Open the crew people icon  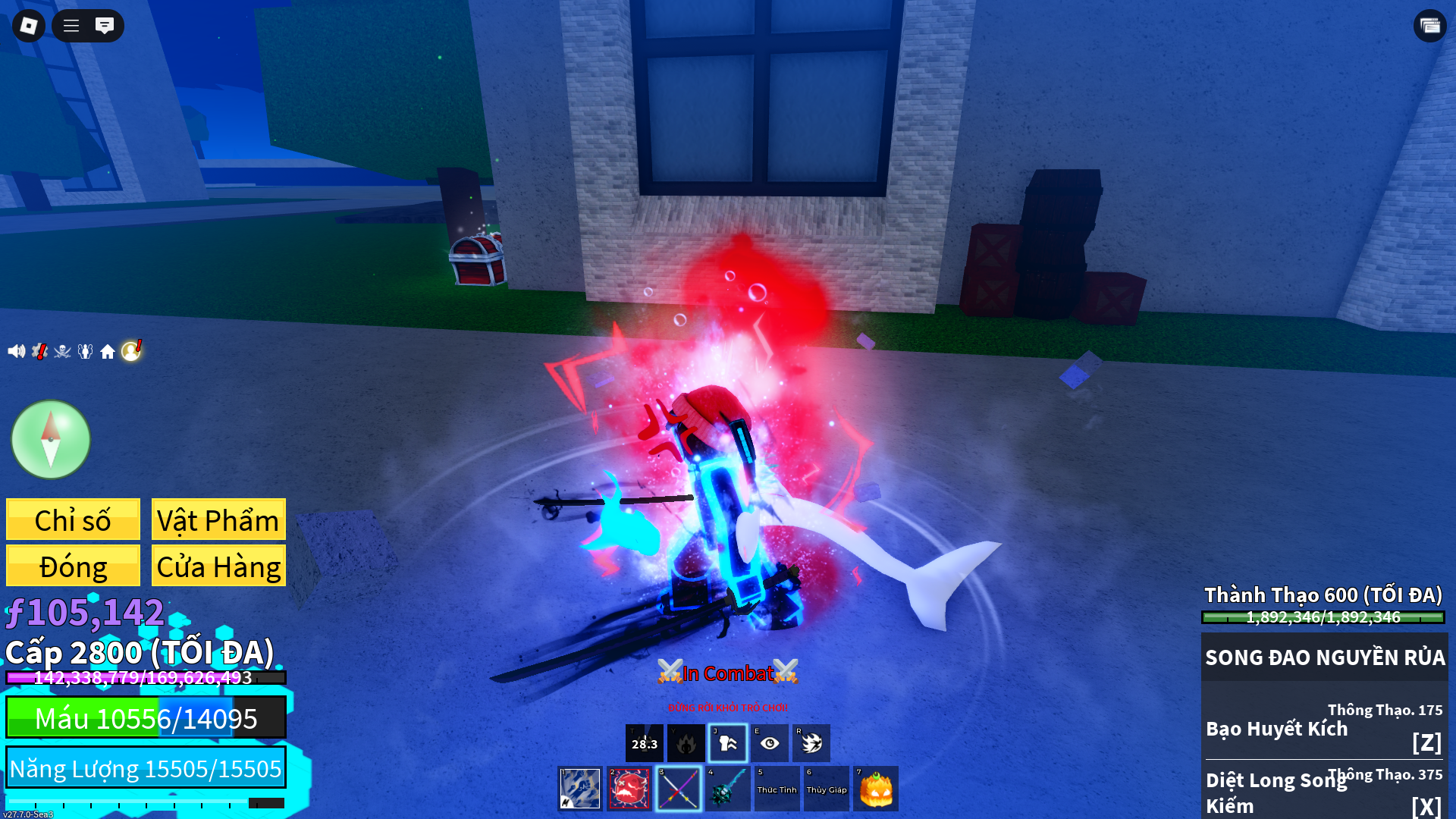[x=85, y=351]
